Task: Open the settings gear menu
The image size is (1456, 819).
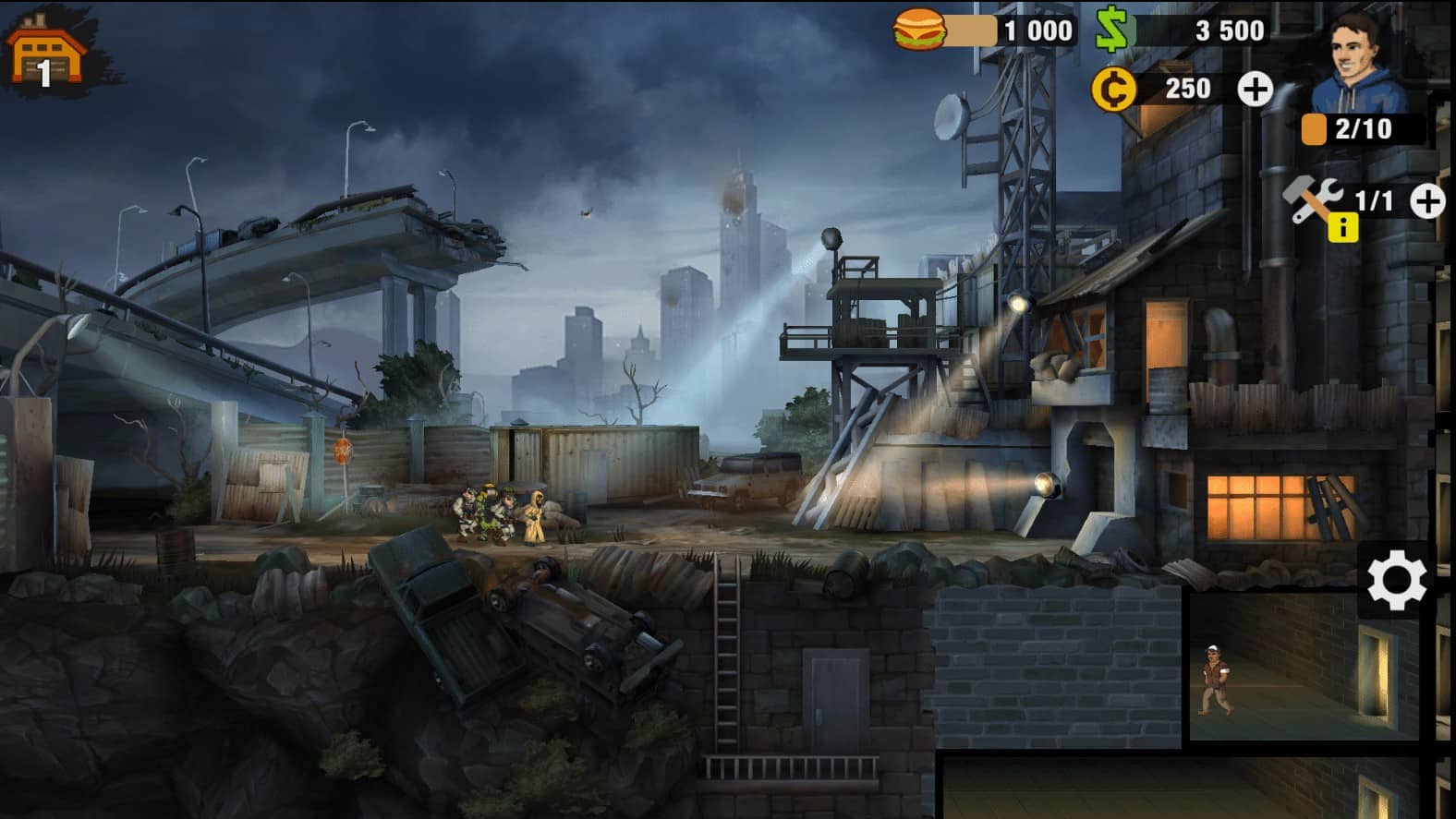Action: pyautogui.click(x=1395, y=580)
